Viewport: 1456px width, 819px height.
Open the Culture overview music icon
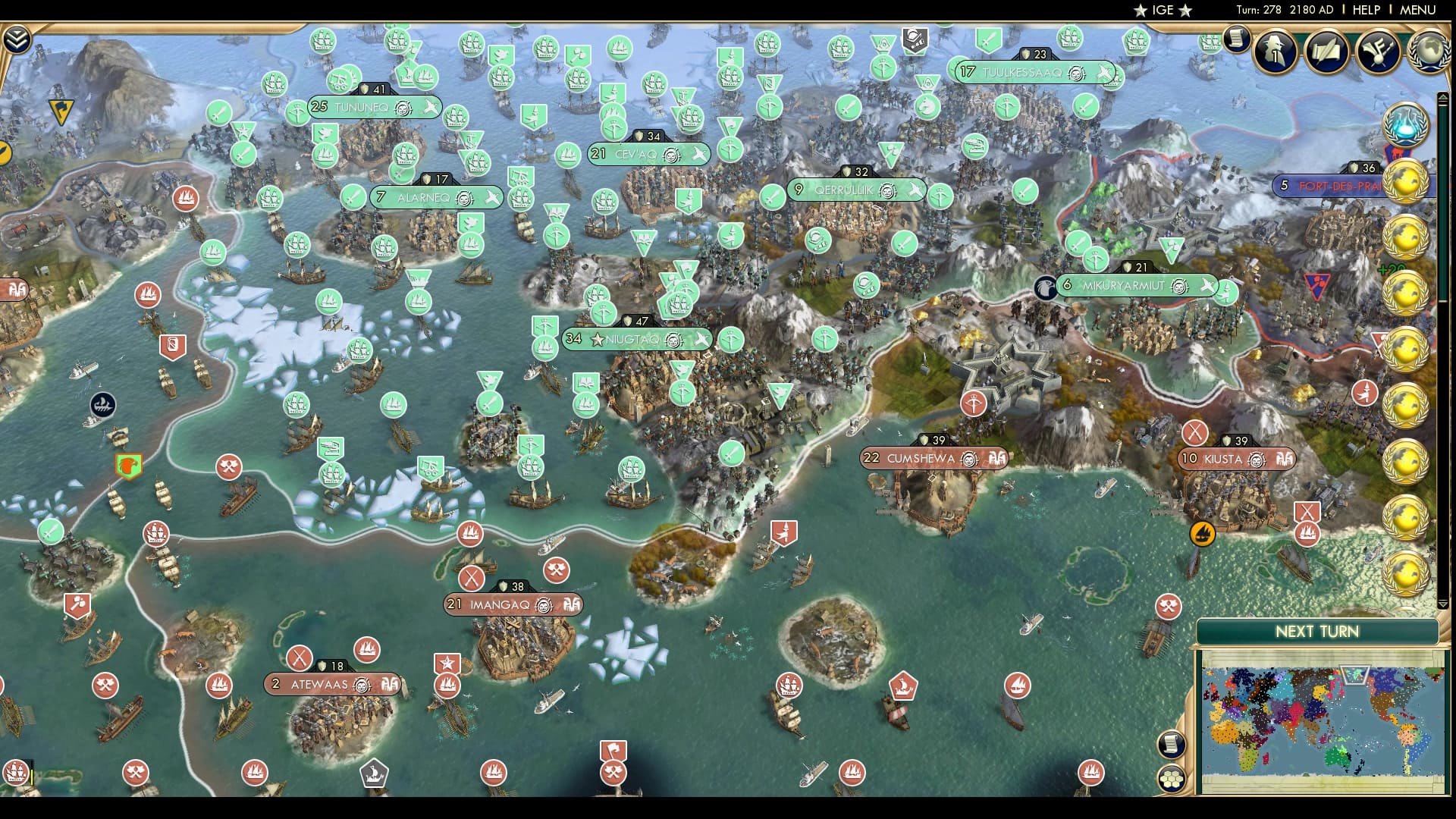click(1379, 53)
